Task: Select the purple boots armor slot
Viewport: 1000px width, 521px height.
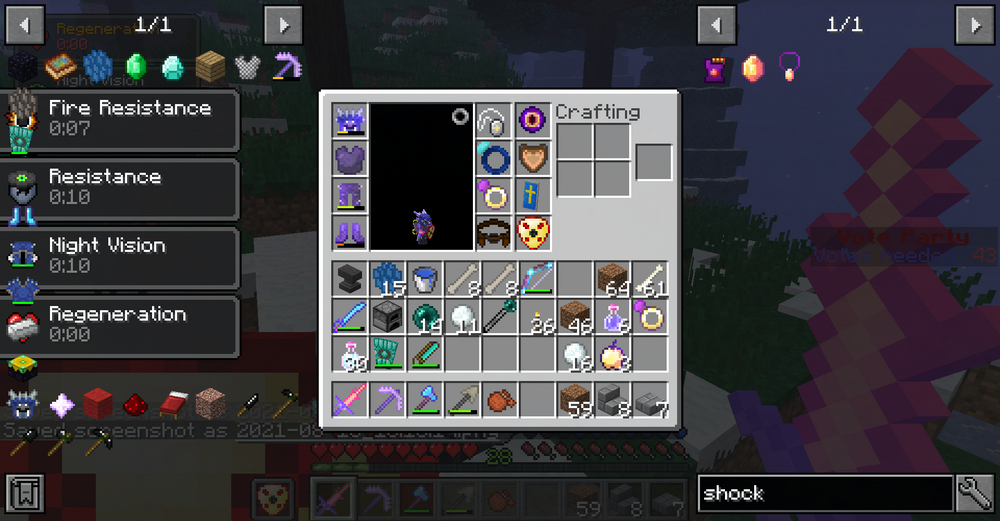Action: point(350,233)
